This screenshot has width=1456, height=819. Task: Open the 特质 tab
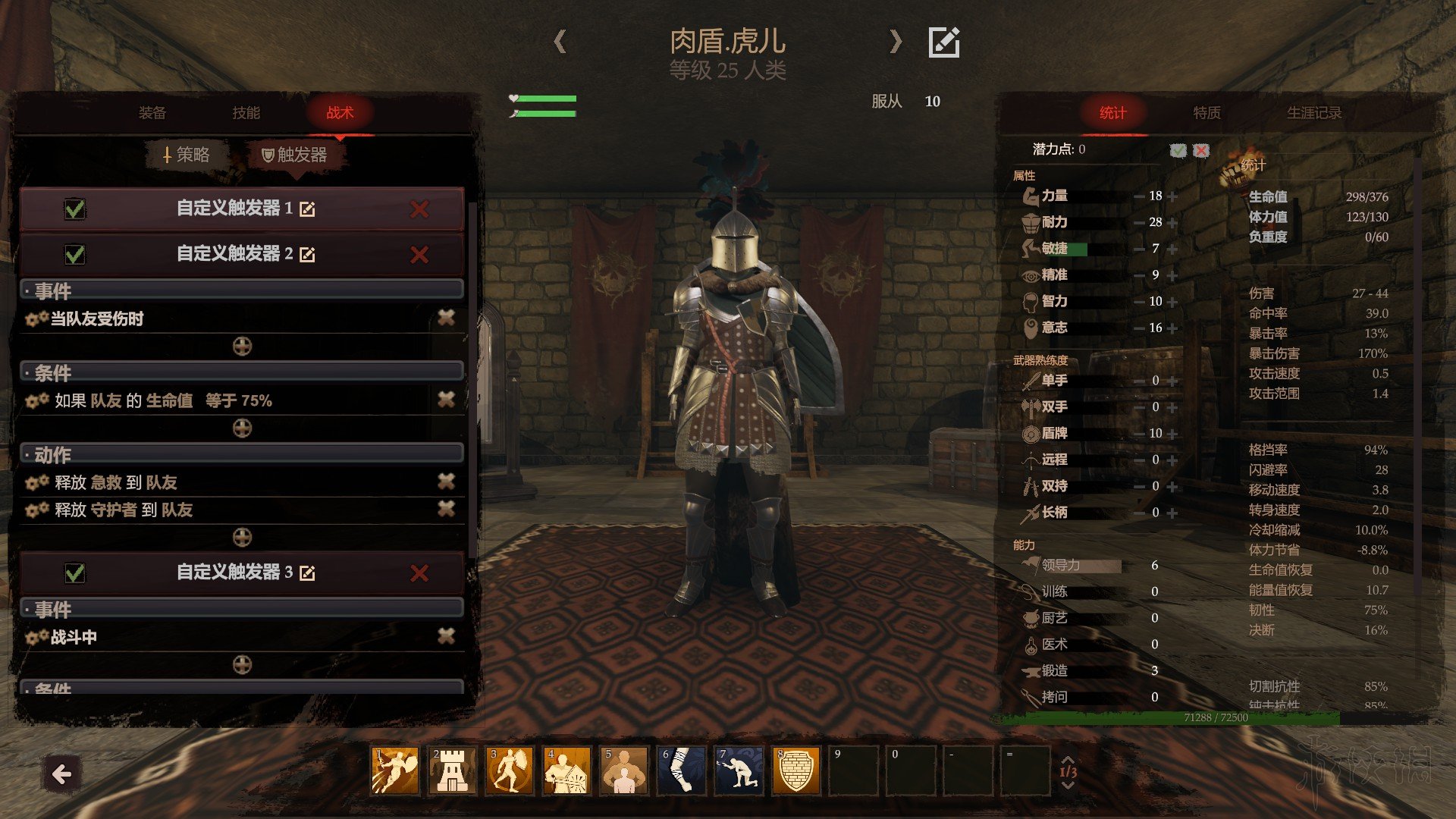[1207, 113]
